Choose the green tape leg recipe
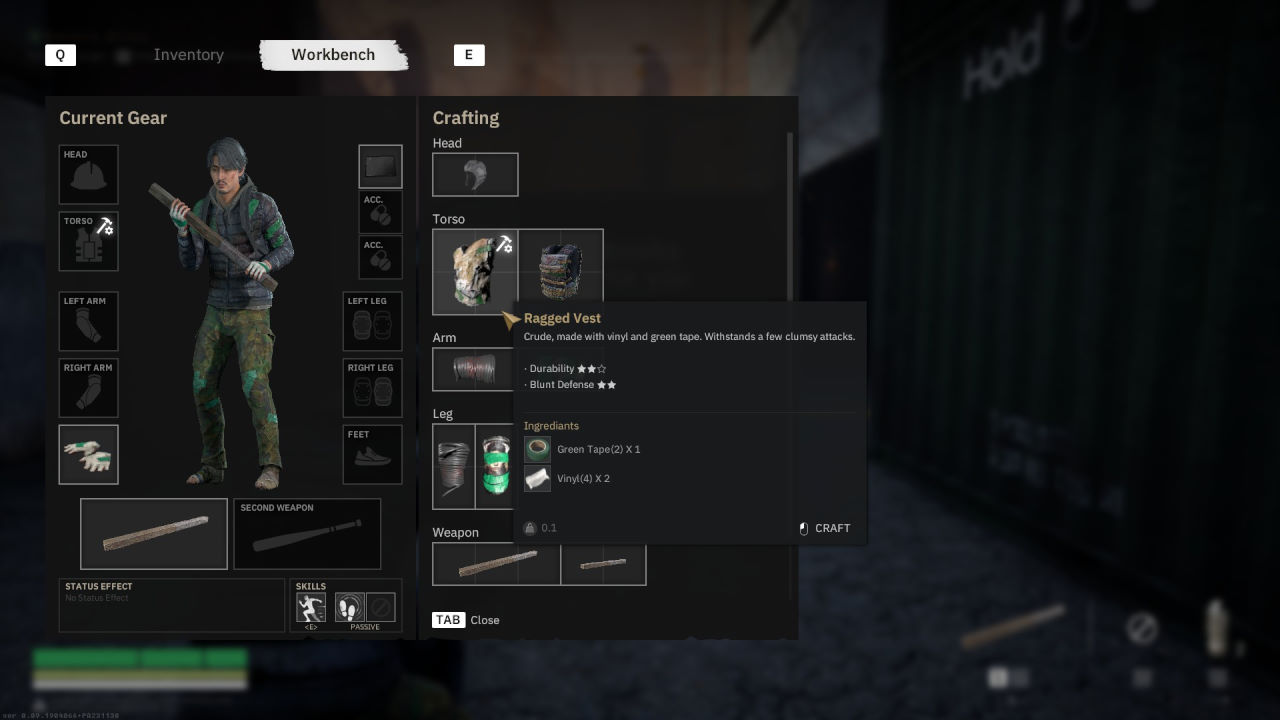 coord(494,466)
